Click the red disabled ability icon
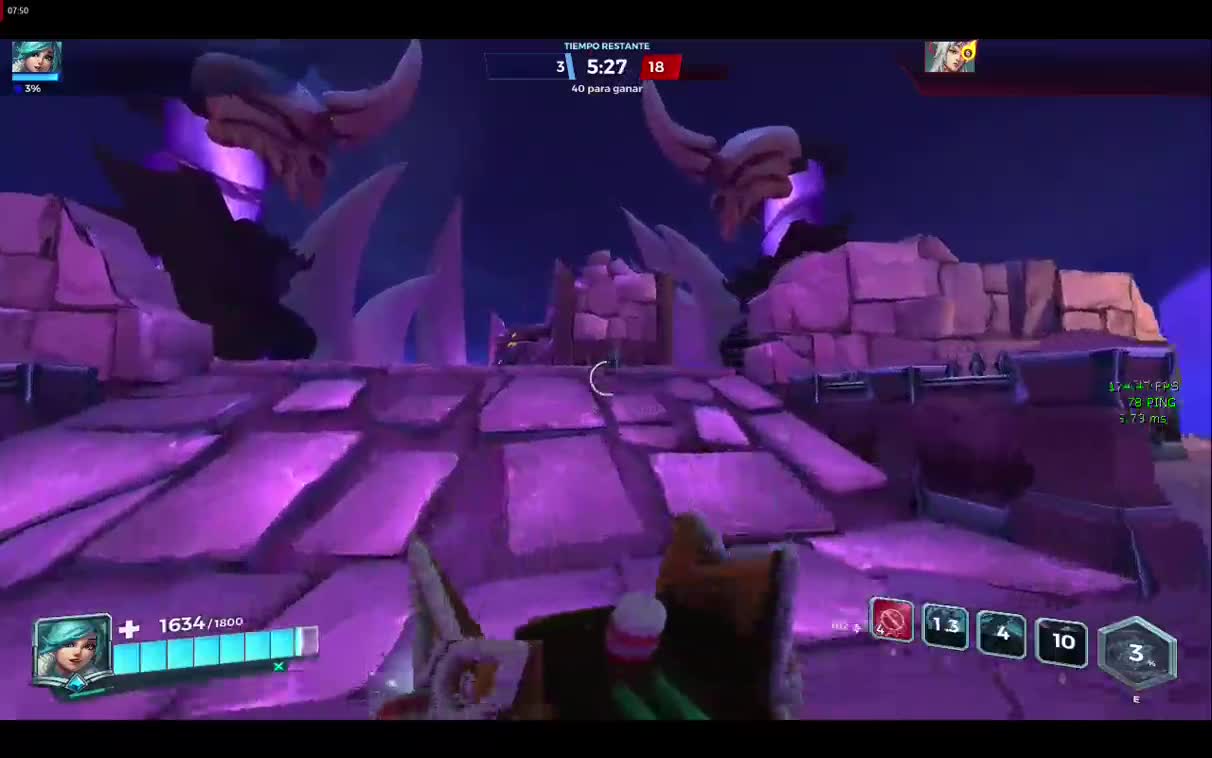The image size is (1212, 758). [x=891, y=621]
